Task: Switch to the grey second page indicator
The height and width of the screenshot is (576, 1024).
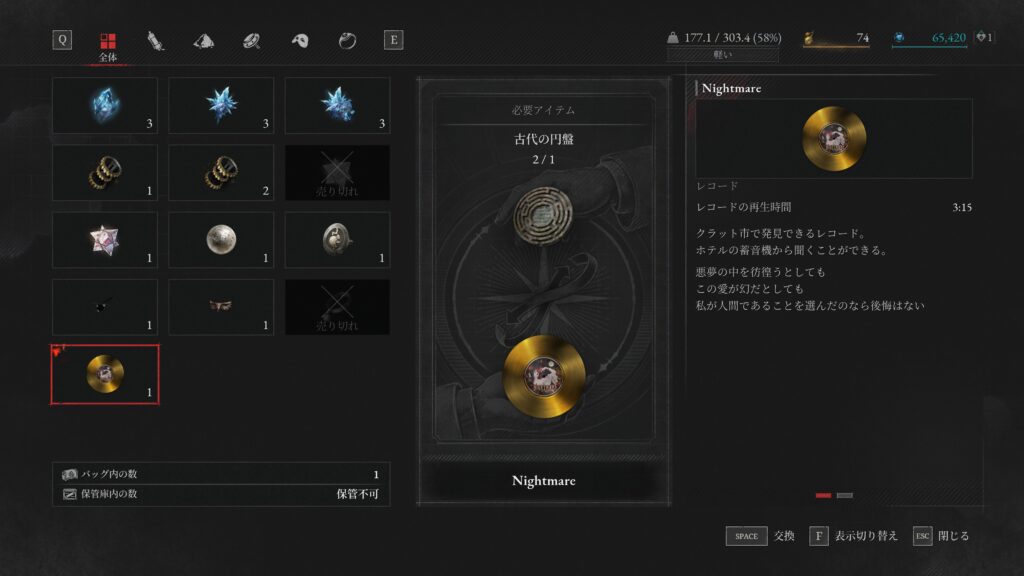Action: (x=844, y=495)
